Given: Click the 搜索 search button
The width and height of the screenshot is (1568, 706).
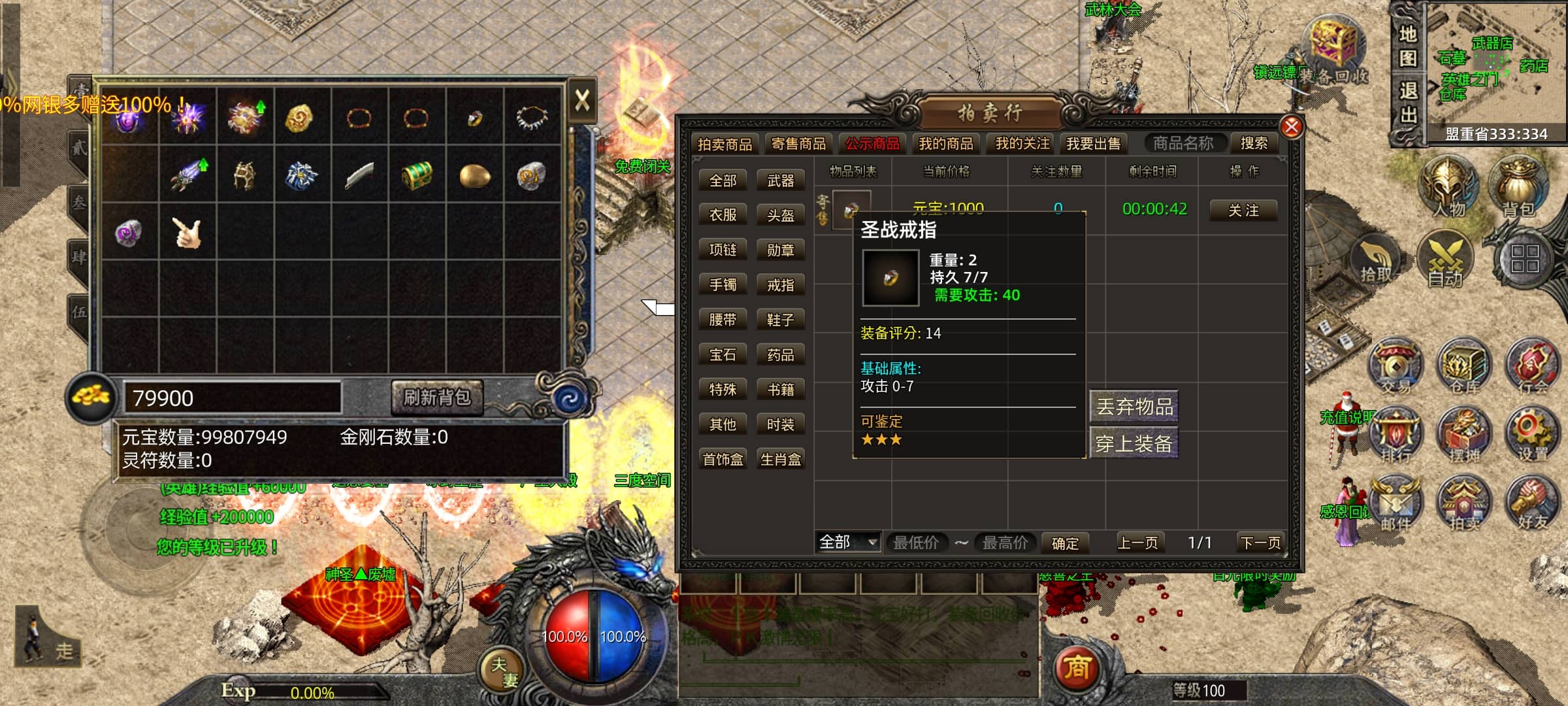Looking at the screenshot, I should 1253,143.
